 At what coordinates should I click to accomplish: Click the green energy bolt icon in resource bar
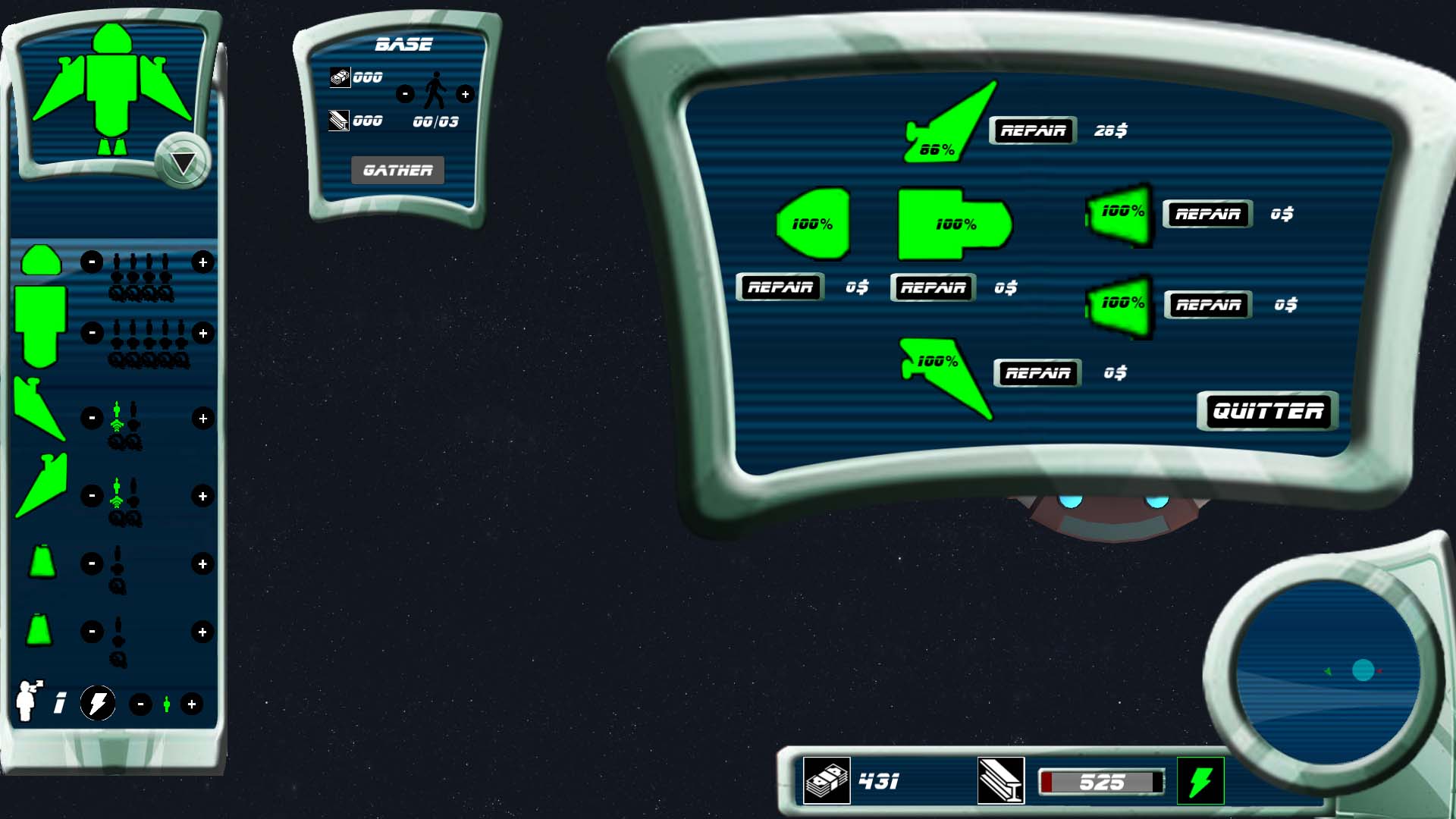point(1200,781)
